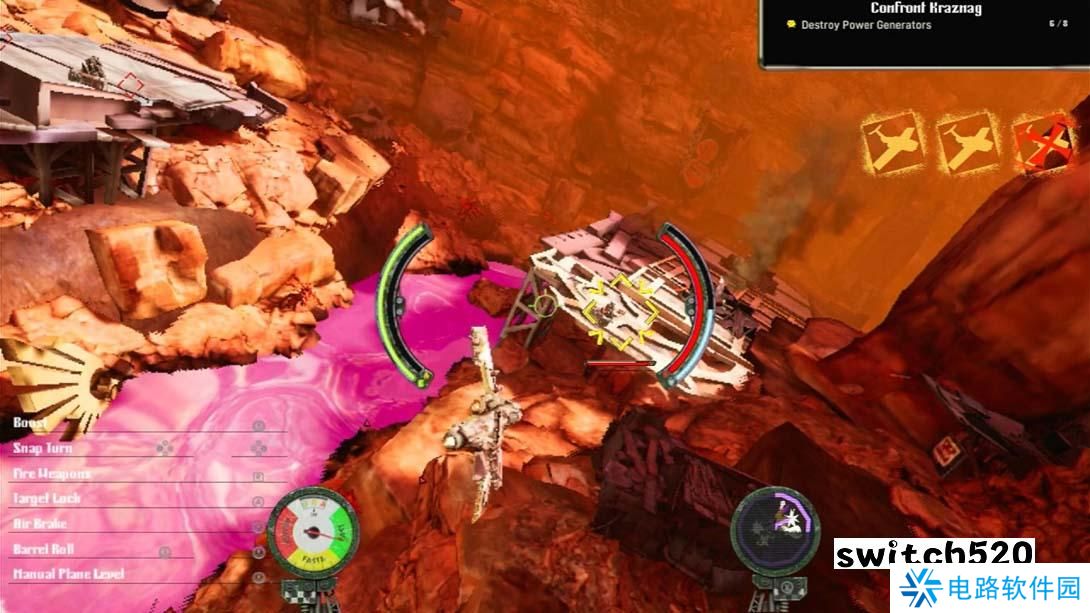This screenshot has width=1090, height=613.
Task: Select the yellow-bracketed locked target
Action: tap(620, 311)
